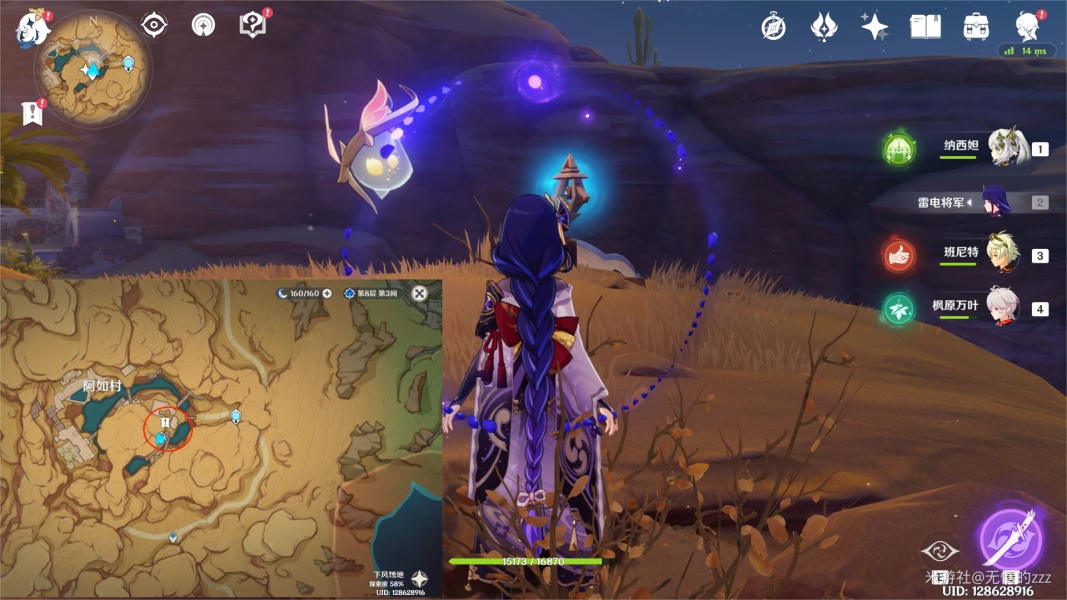This screenshot has width=1067, height=600.
Task: Switch to party member 班尼特
Action: (1004, 254)
